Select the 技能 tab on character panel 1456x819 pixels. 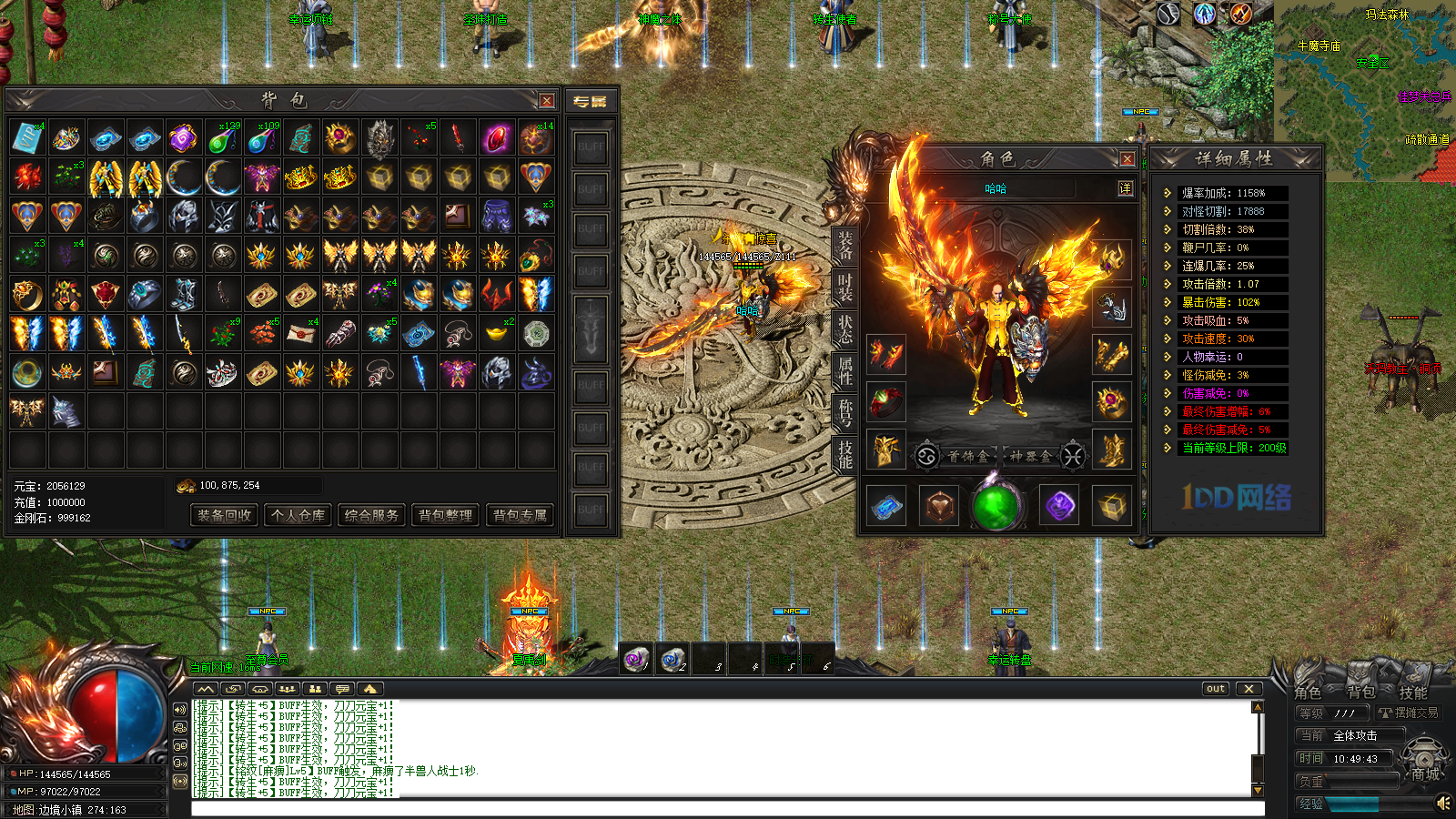pyautogui.click(x=845, y=453)
